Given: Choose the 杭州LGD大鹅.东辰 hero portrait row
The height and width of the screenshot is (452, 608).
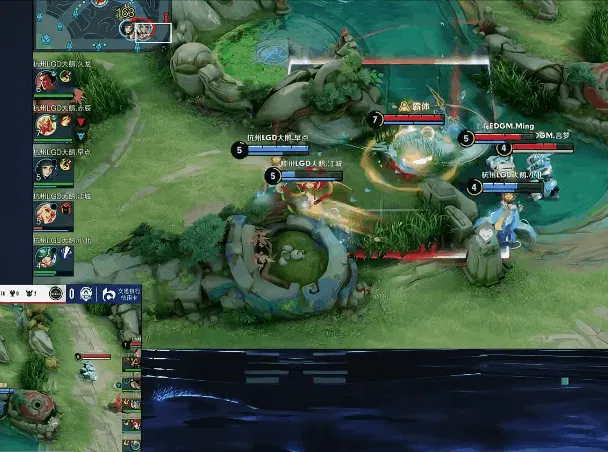Looking at the screenshot, I should 46,125.
